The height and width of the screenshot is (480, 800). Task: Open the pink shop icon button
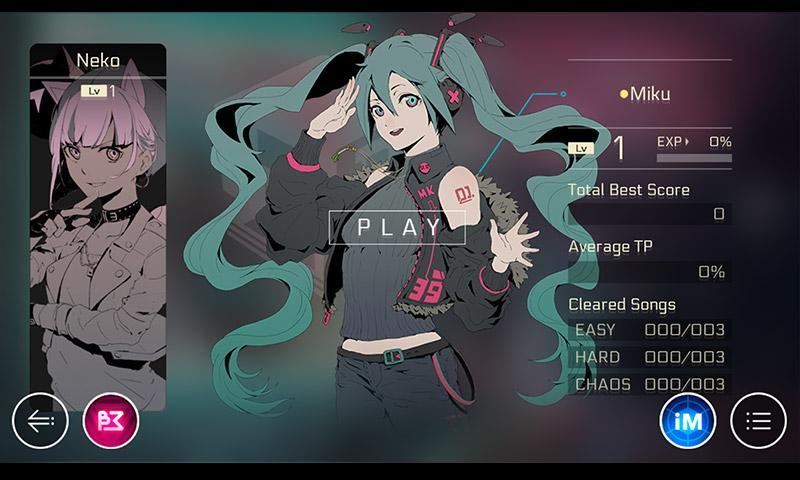click(x=111, y=421)
